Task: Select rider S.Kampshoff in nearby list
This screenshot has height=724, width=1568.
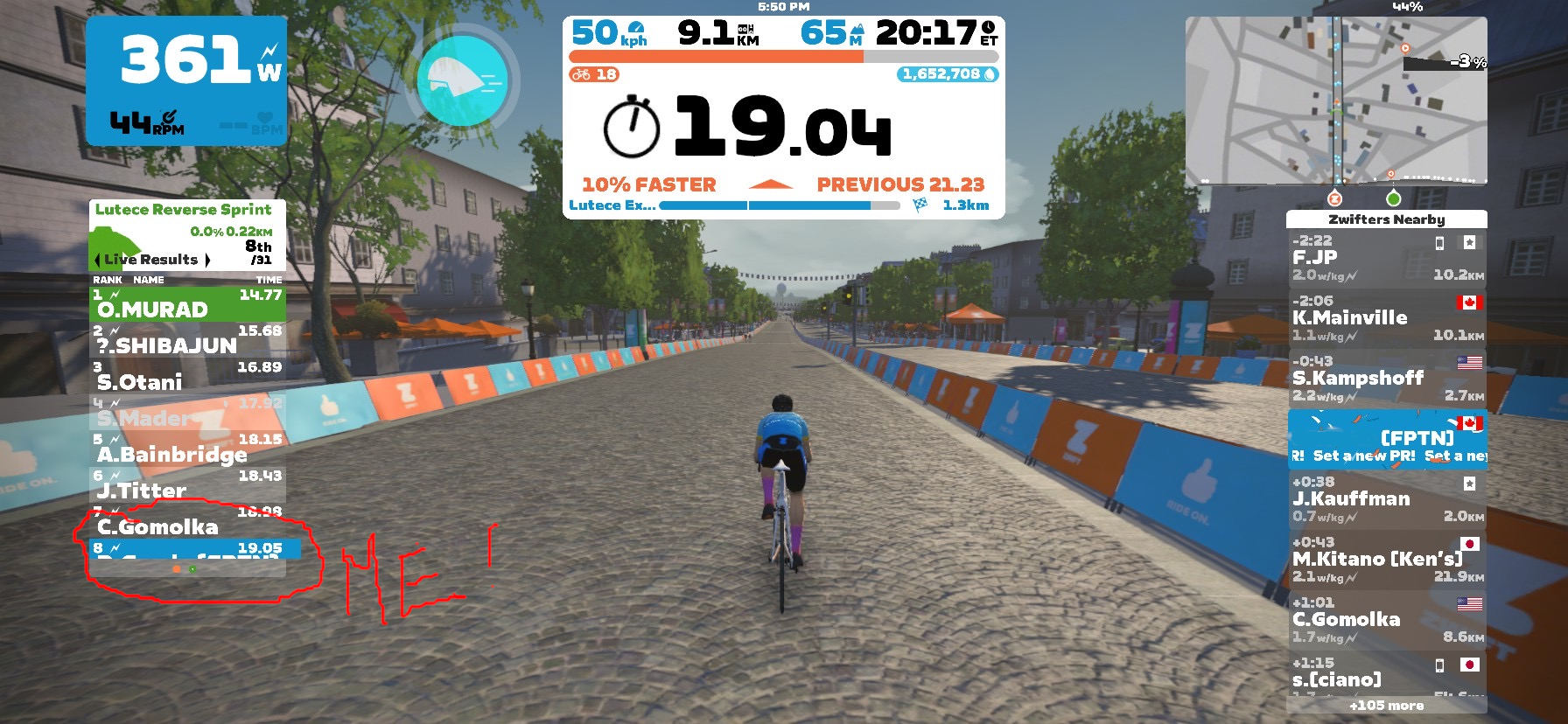Action: coord(1386,379)
